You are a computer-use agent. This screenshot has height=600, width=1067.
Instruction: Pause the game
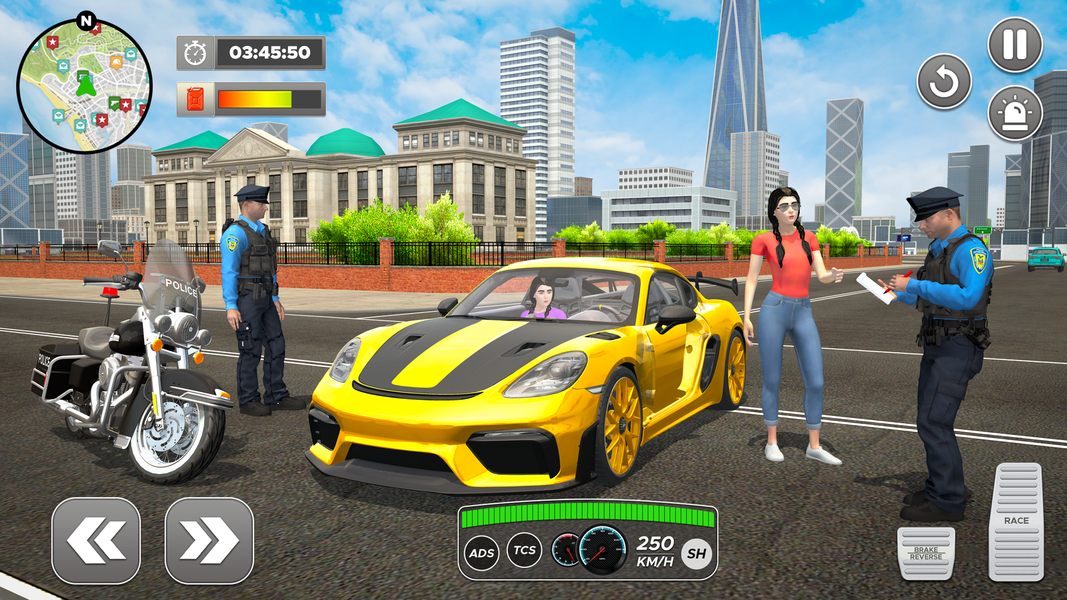[x=1015, y=45]
